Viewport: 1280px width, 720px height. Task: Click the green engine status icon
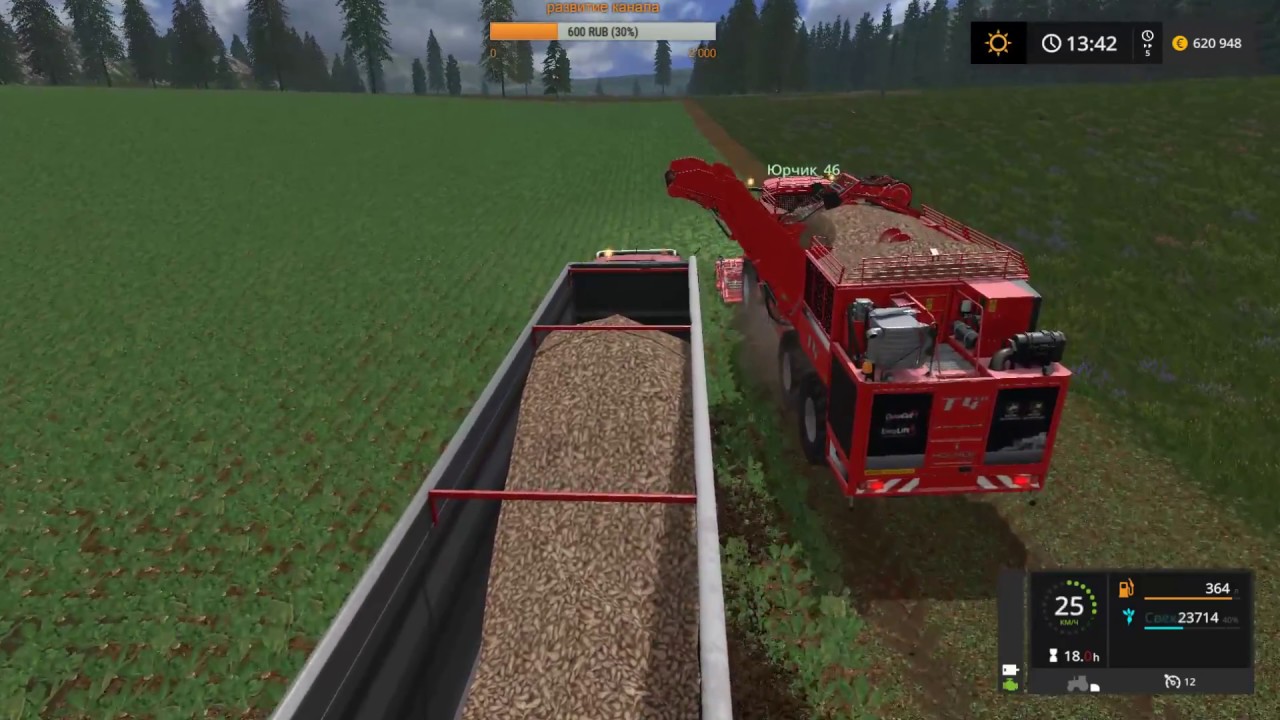coord(1010,684)
